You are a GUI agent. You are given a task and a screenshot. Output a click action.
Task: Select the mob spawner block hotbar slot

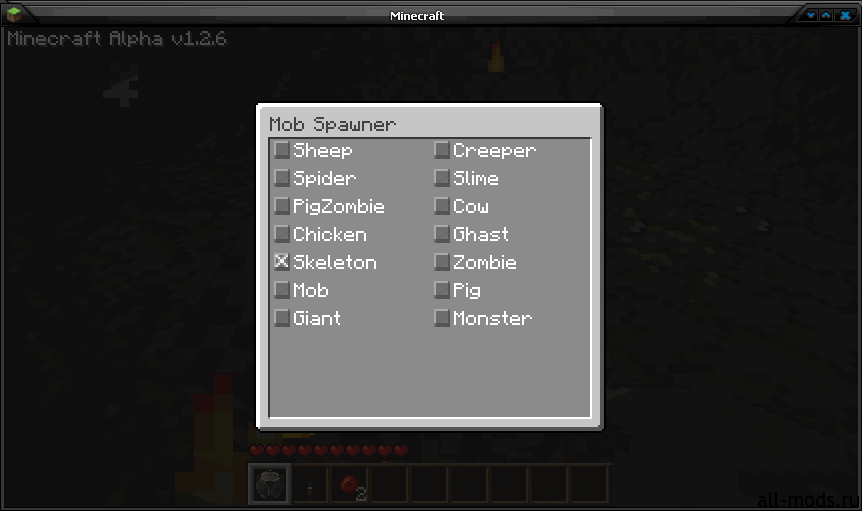(x=270, y=486)
